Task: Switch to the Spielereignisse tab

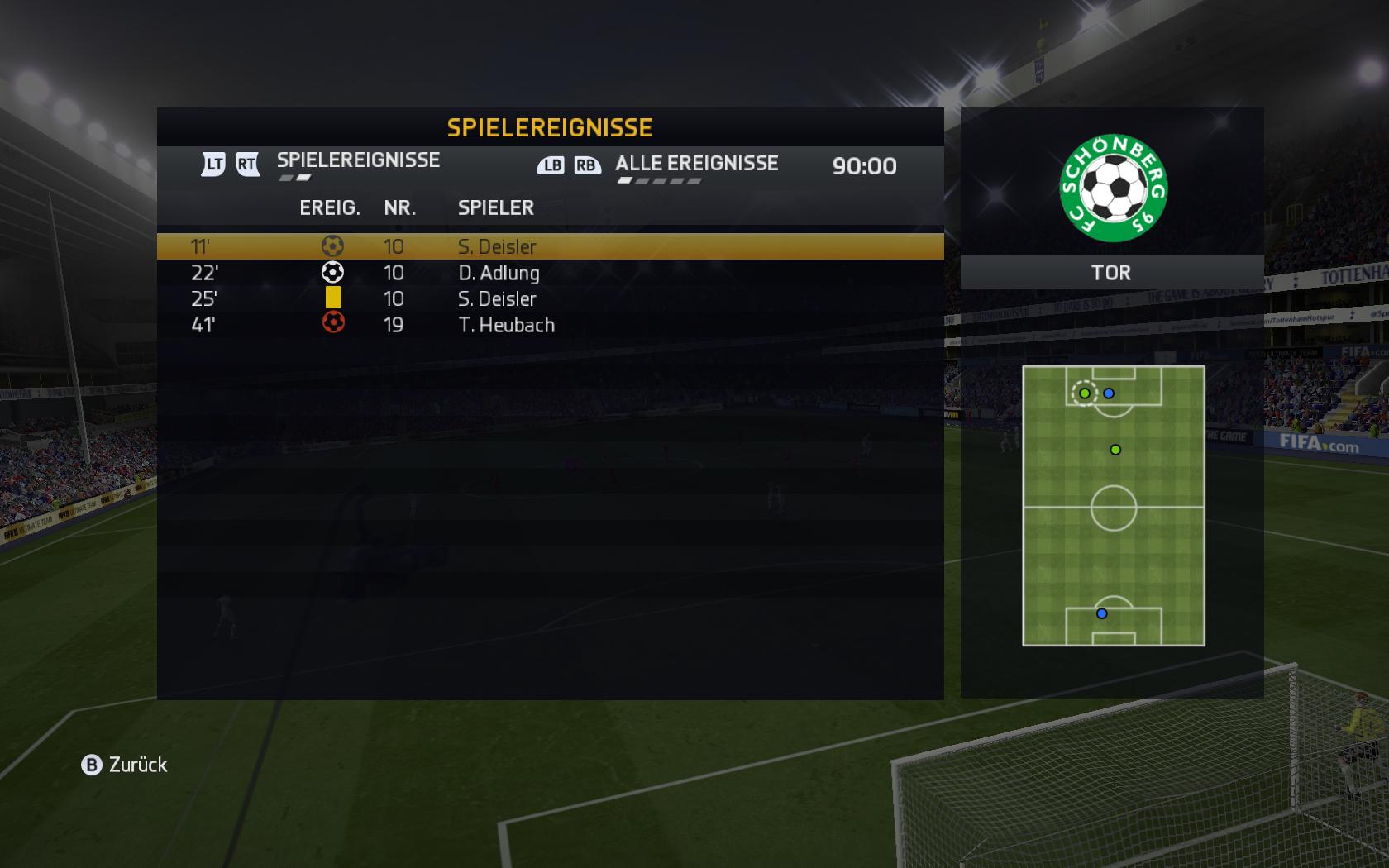Action: (358, 160)
